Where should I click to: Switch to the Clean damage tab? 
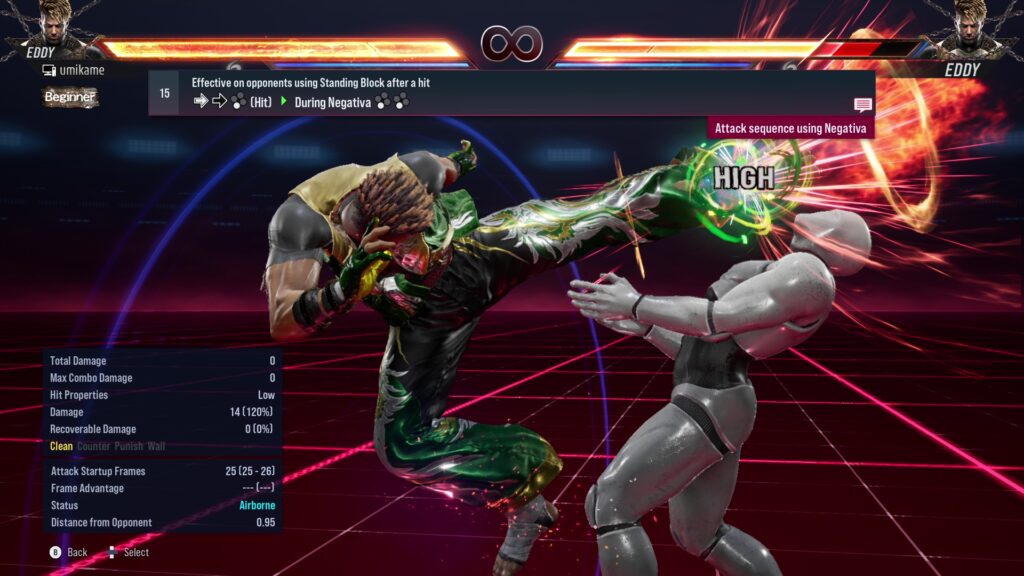point(61,446)
